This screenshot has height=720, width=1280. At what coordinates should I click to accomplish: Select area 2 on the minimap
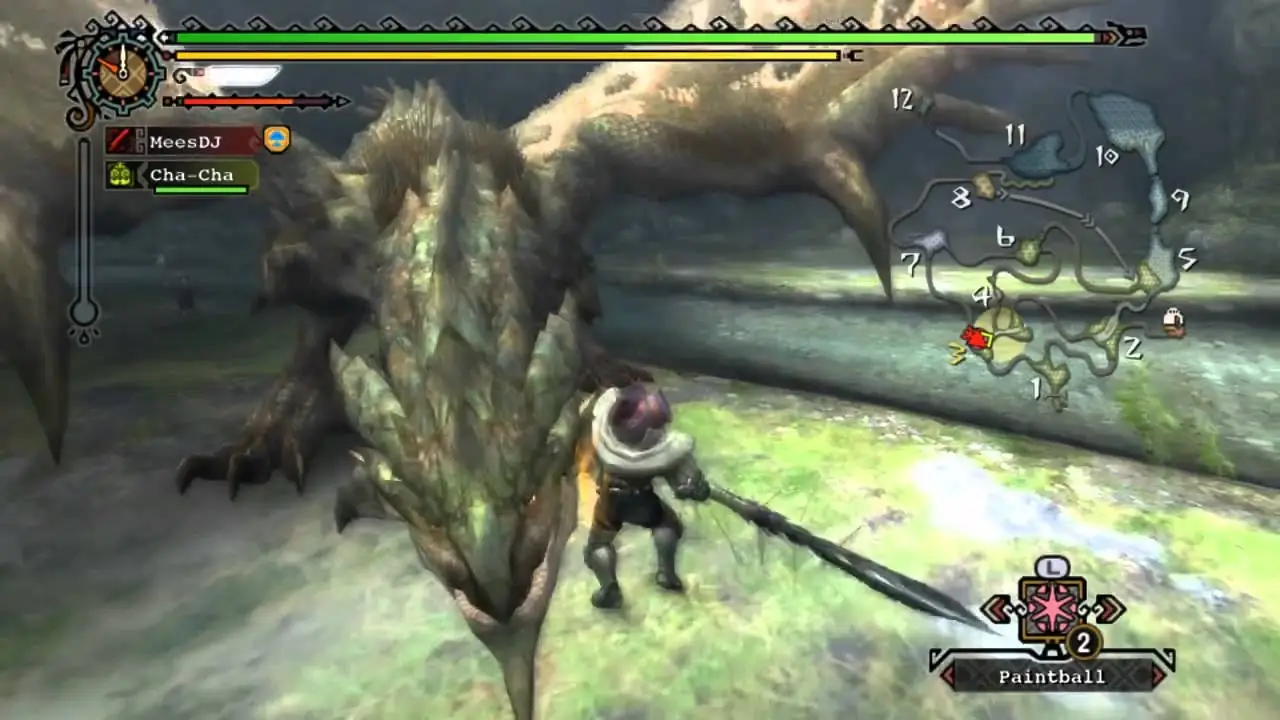tap(1132, 348)
